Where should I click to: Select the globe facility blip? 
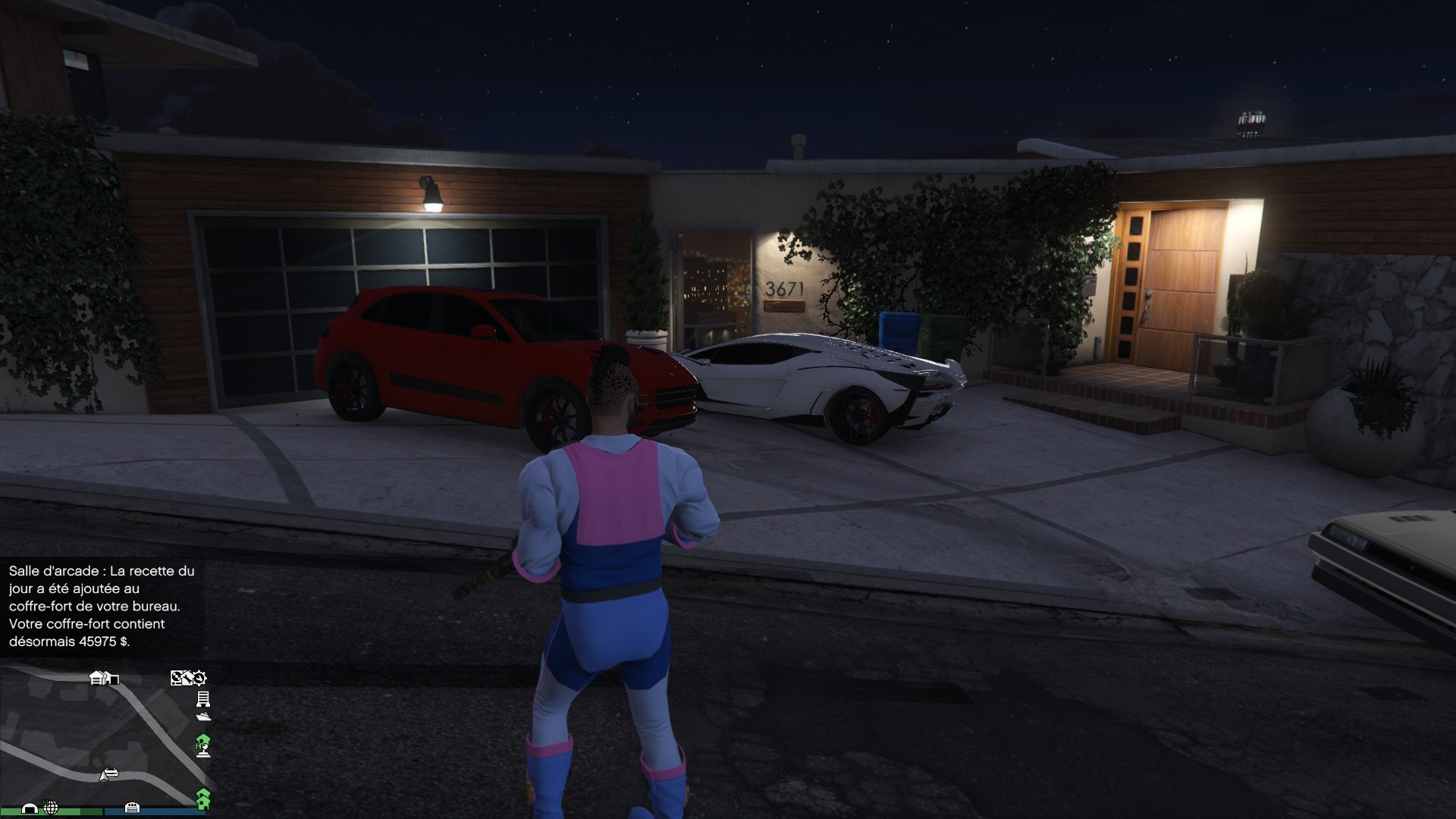pyautogui.click(x=51, y=807)
